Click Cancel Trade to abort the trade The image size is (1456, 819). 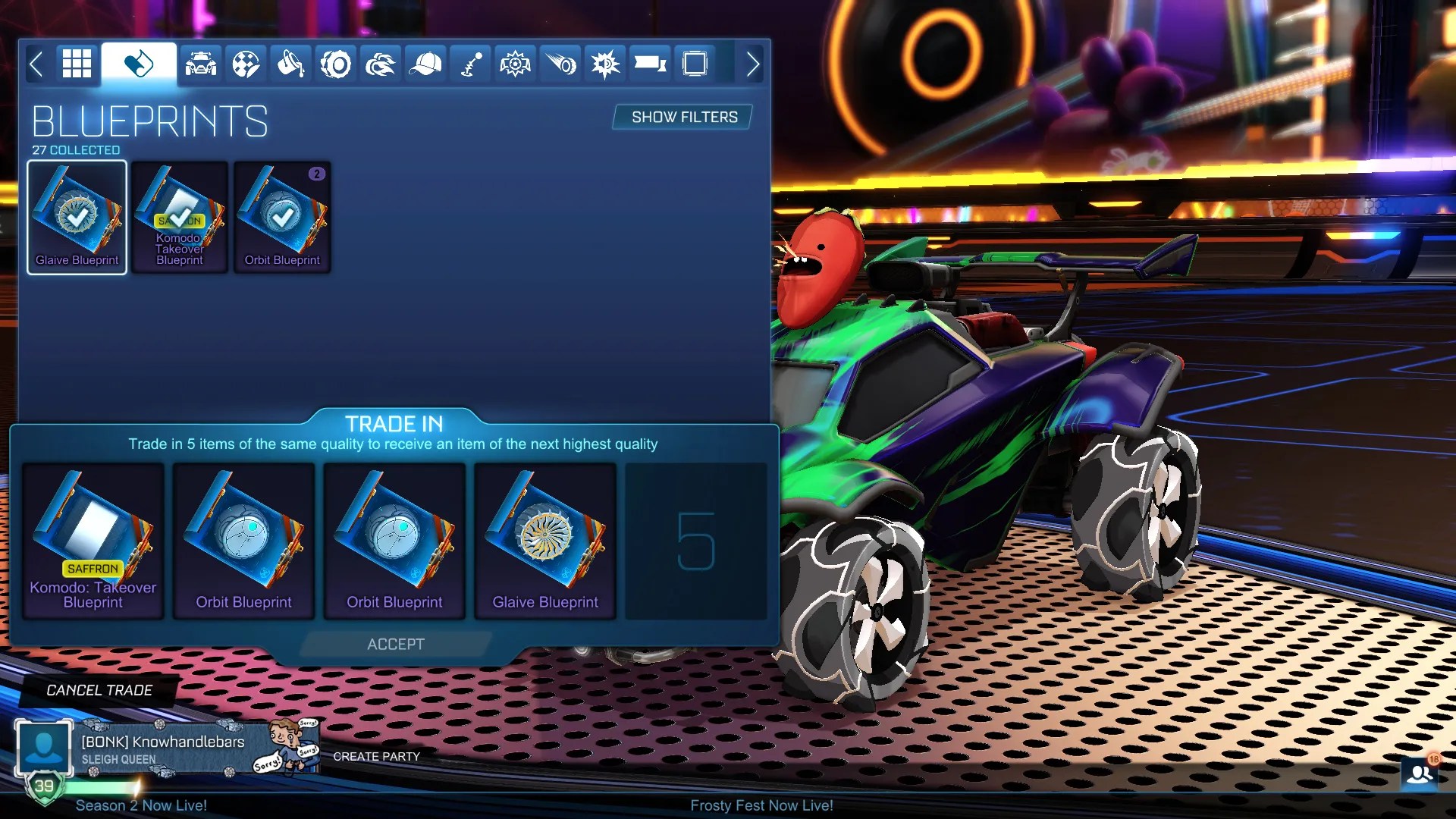(99, 690)
